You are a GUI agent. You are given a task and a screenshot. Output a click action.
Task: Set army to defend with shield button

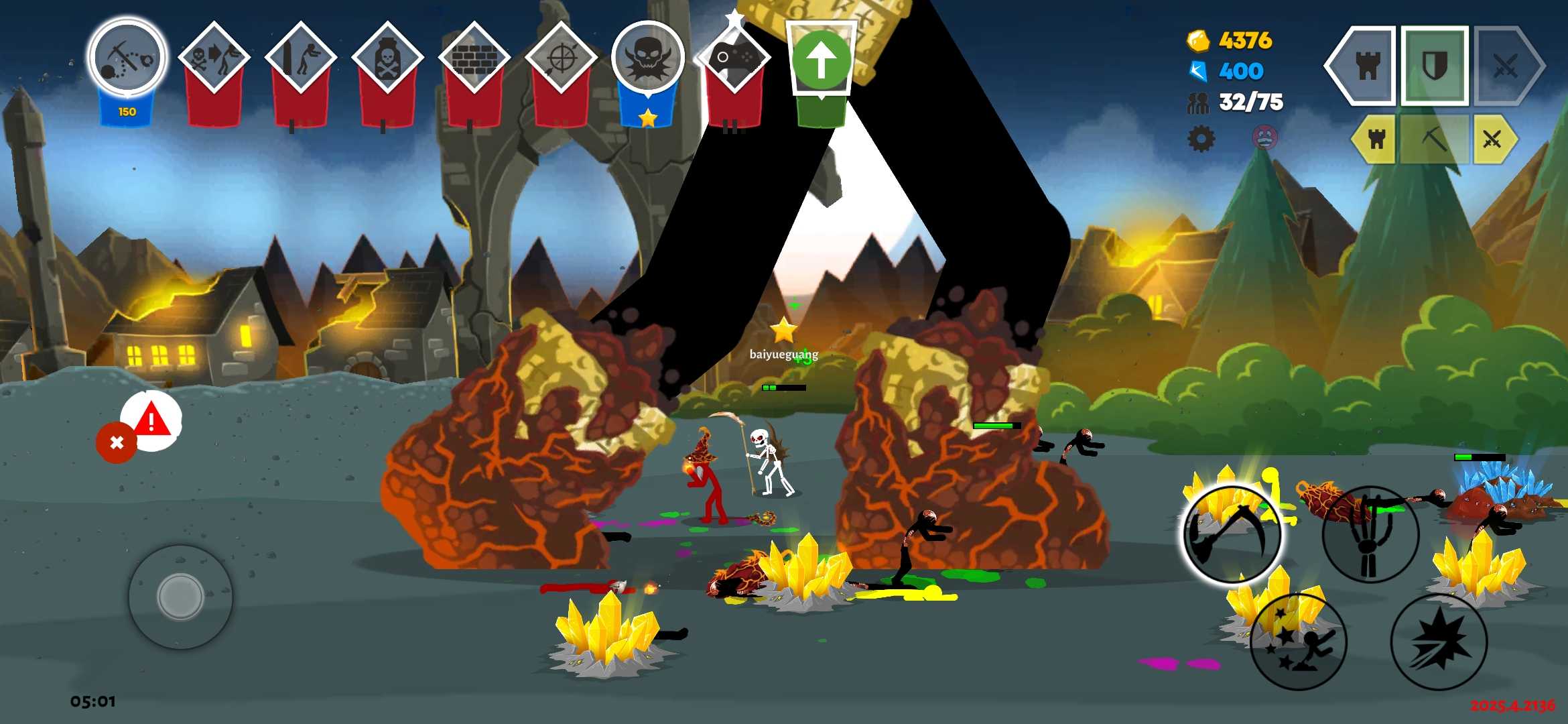pos(1435,66)
